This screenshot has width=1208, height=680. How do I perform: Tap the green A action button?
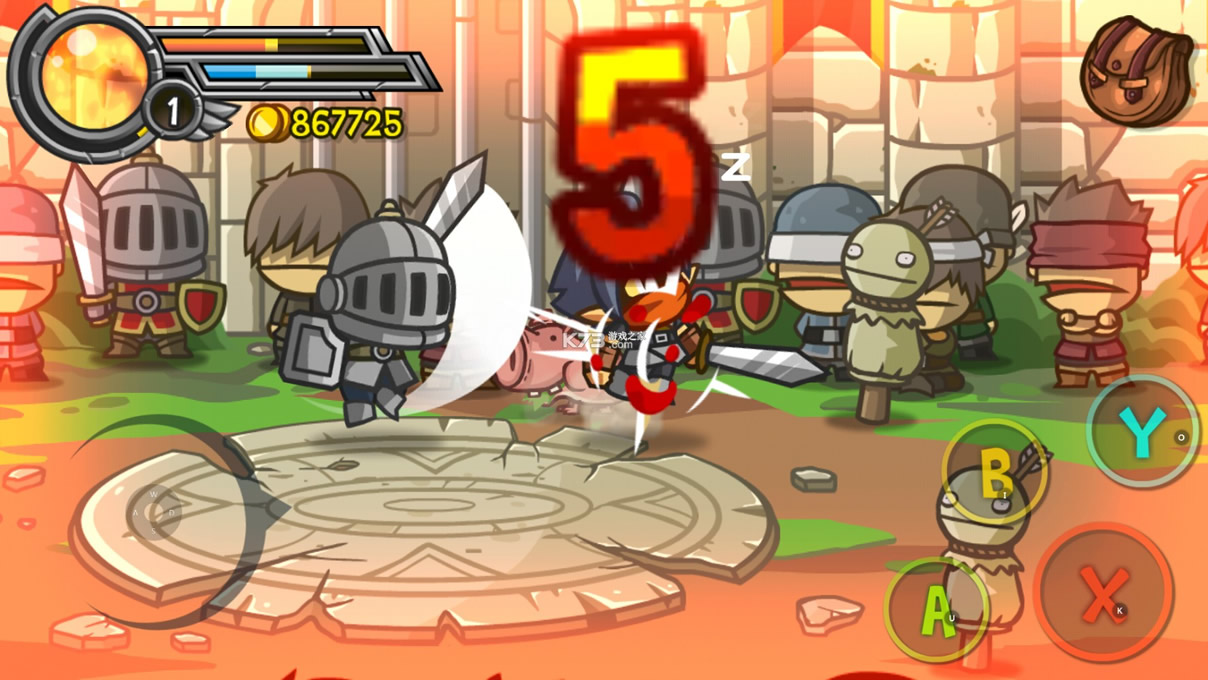[937, 608]
